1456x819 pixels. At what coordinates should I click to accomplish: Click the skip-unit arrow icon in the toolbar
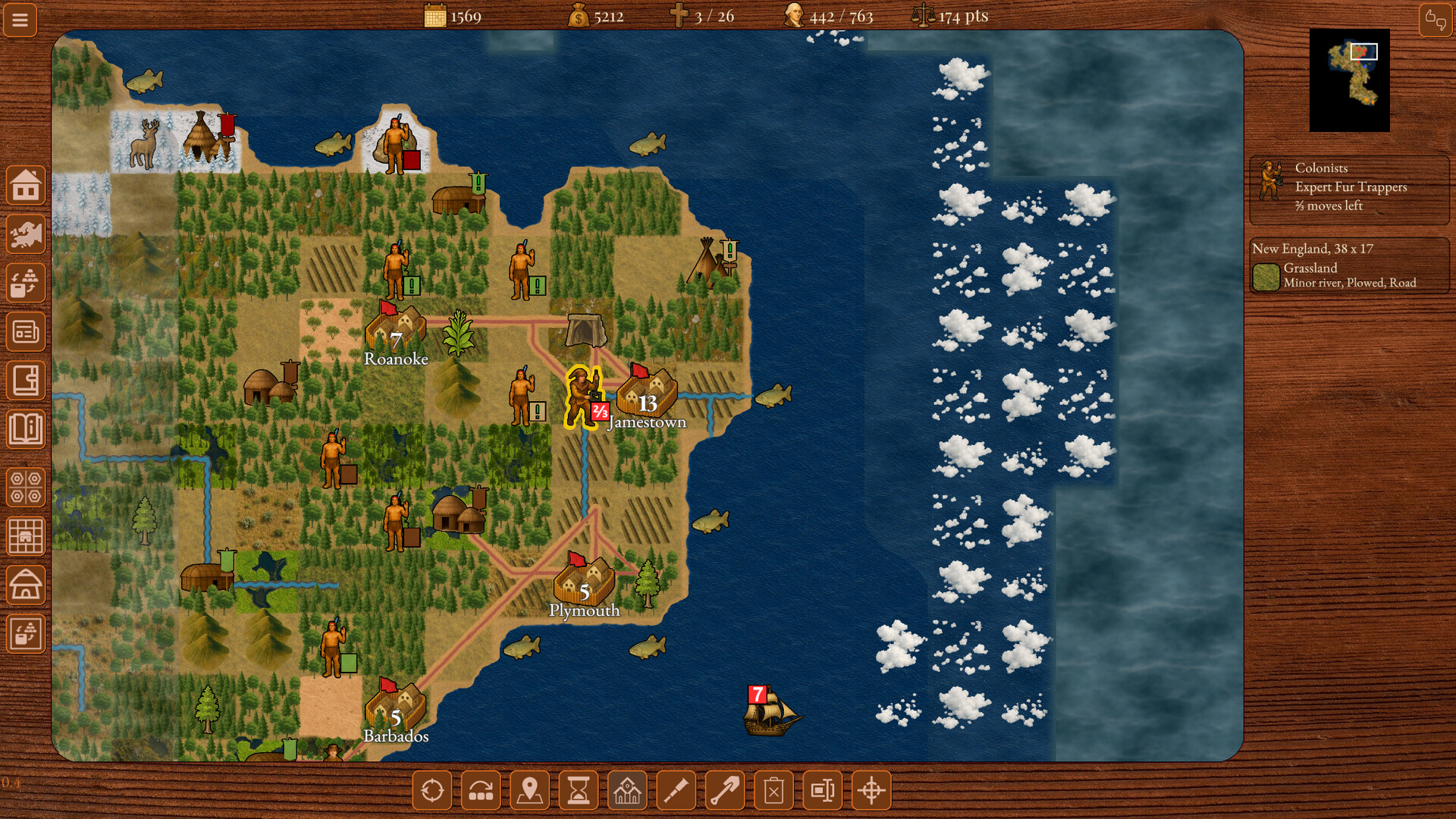click(482, 790)
